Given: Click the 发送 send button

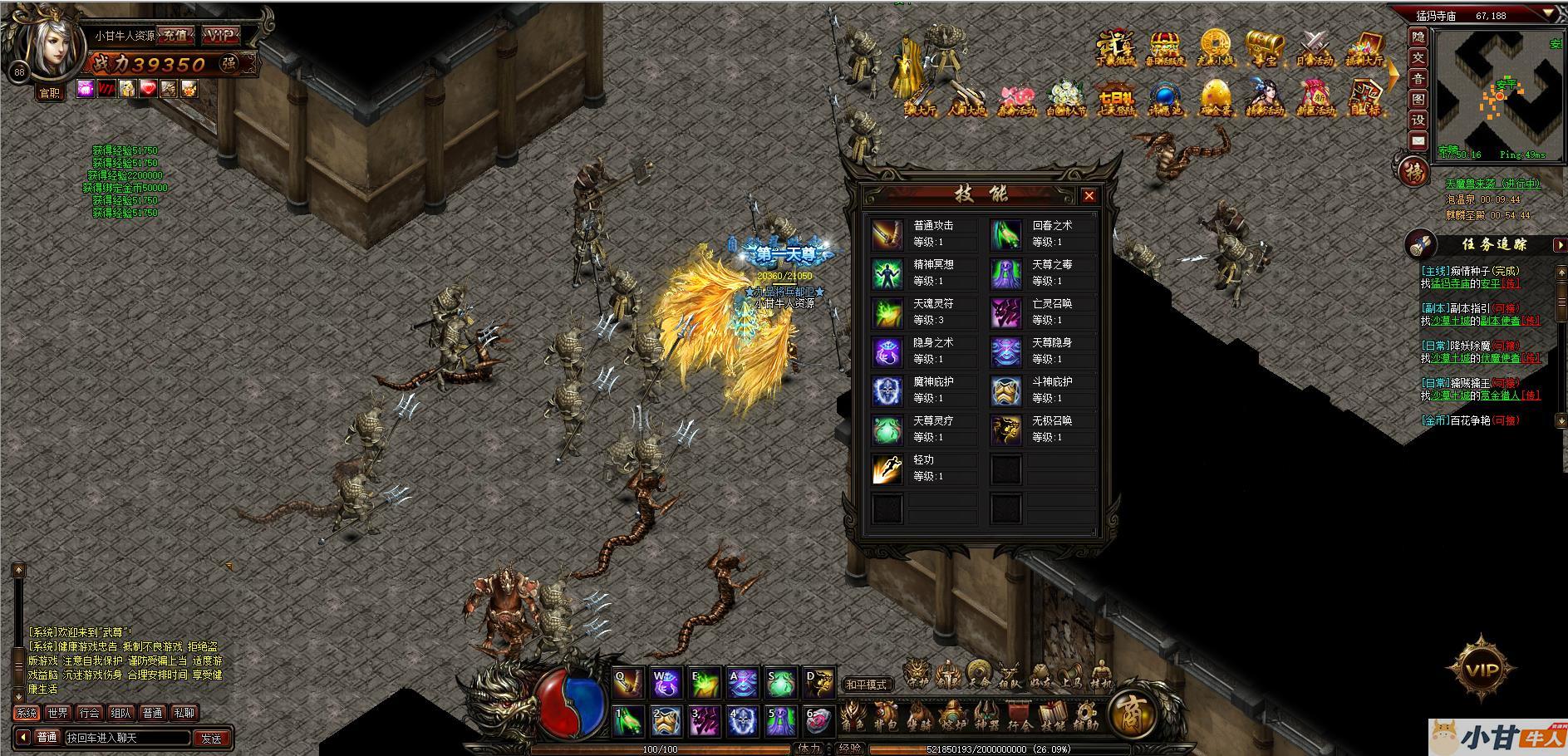Looking at the screenshot, I should coord(211,738).
